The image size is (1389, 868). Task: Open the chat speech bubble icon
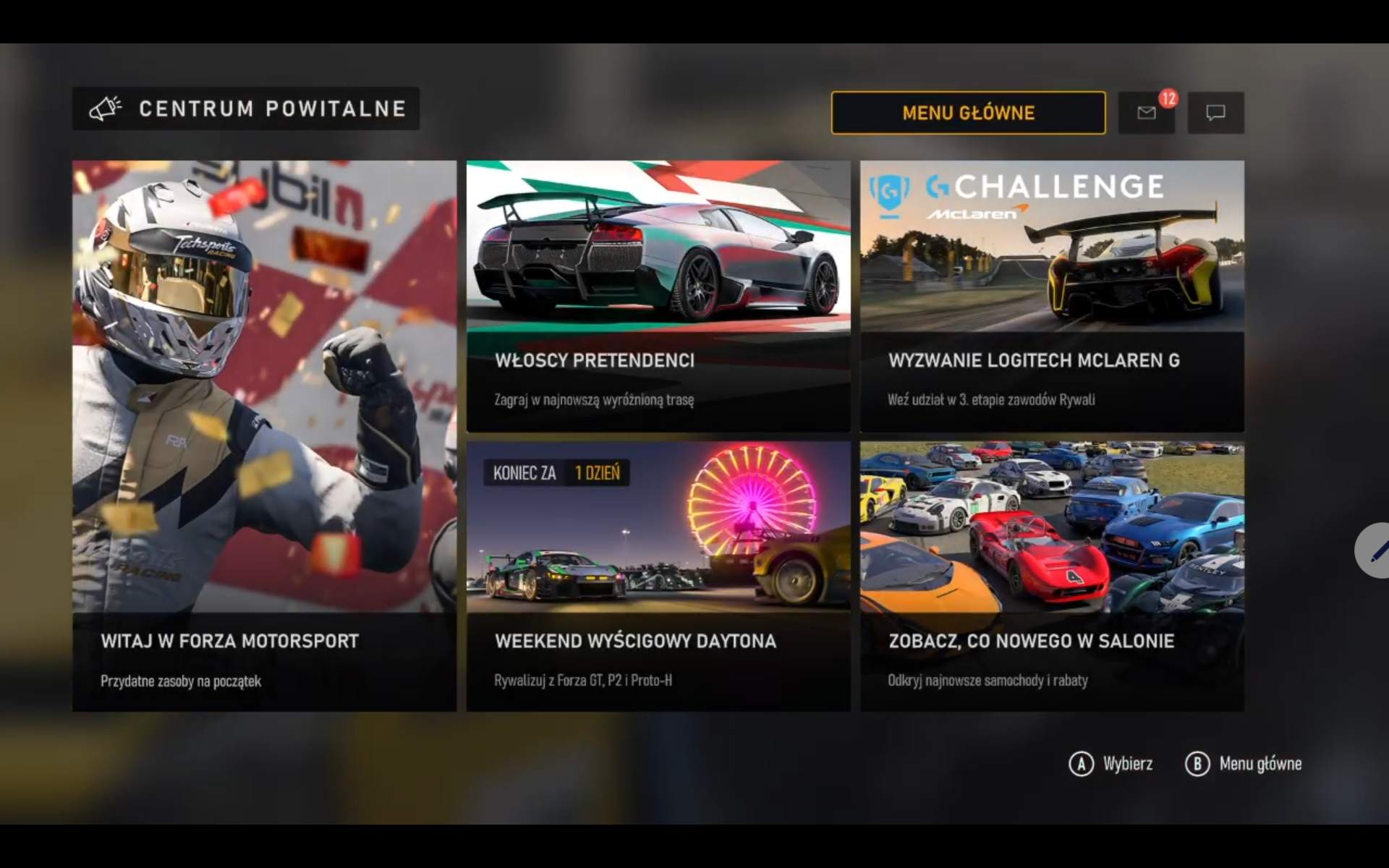click(x=1215, y=113)
